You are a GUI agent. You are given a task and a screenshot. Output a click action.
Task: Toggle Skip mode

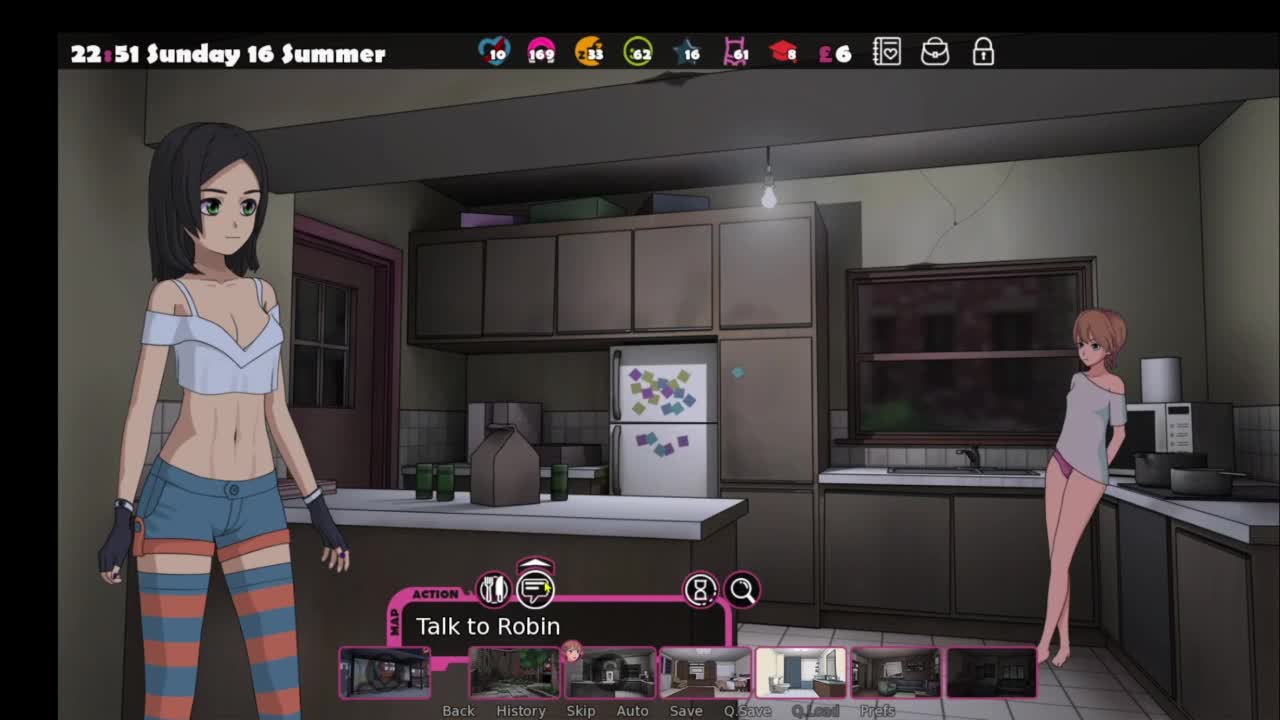point(581,711)
